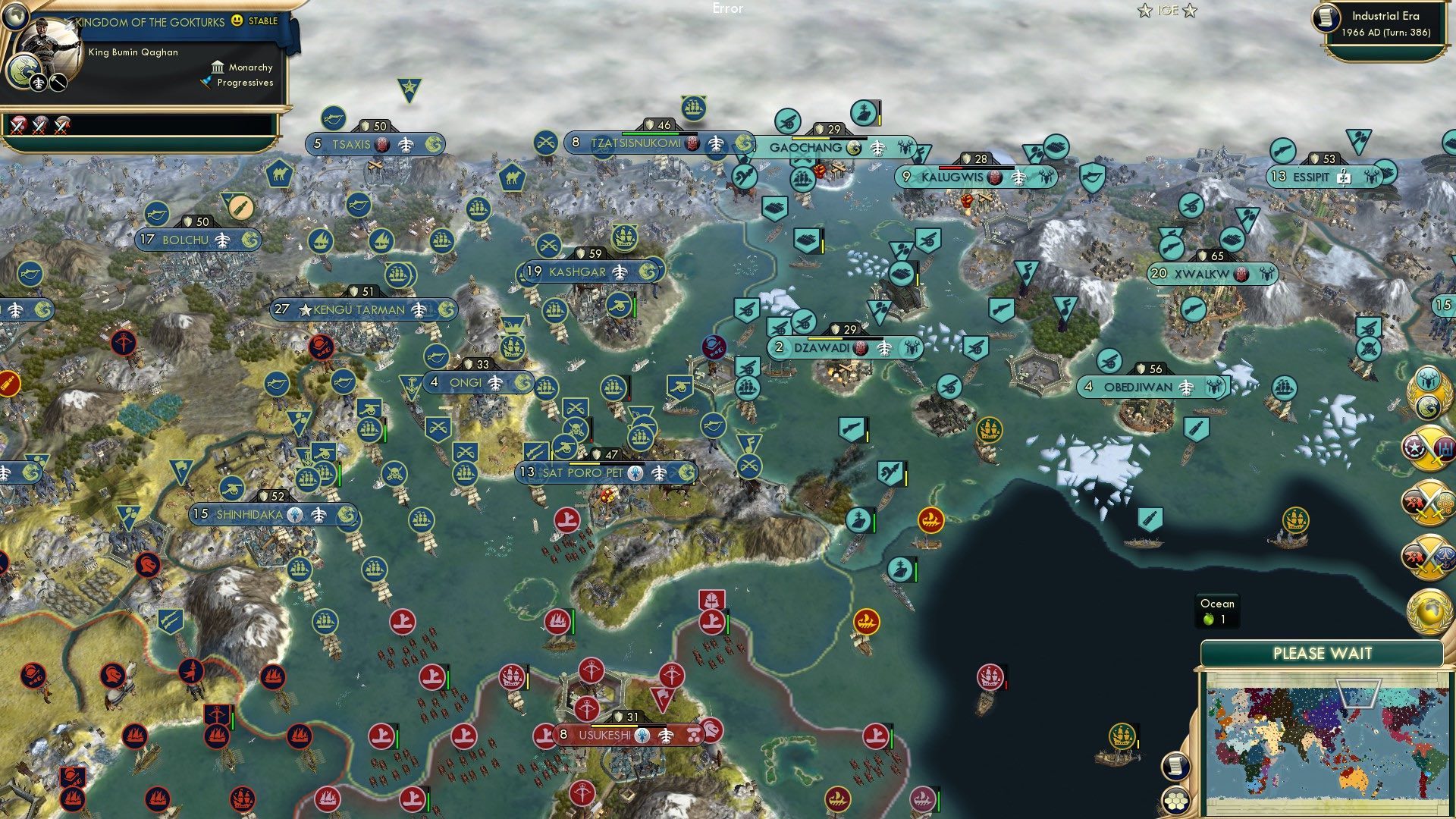Toggle the hexagon grid icon beside the minimap
The width and height of the screenshot is (1456, 819).
point(1175,800)
